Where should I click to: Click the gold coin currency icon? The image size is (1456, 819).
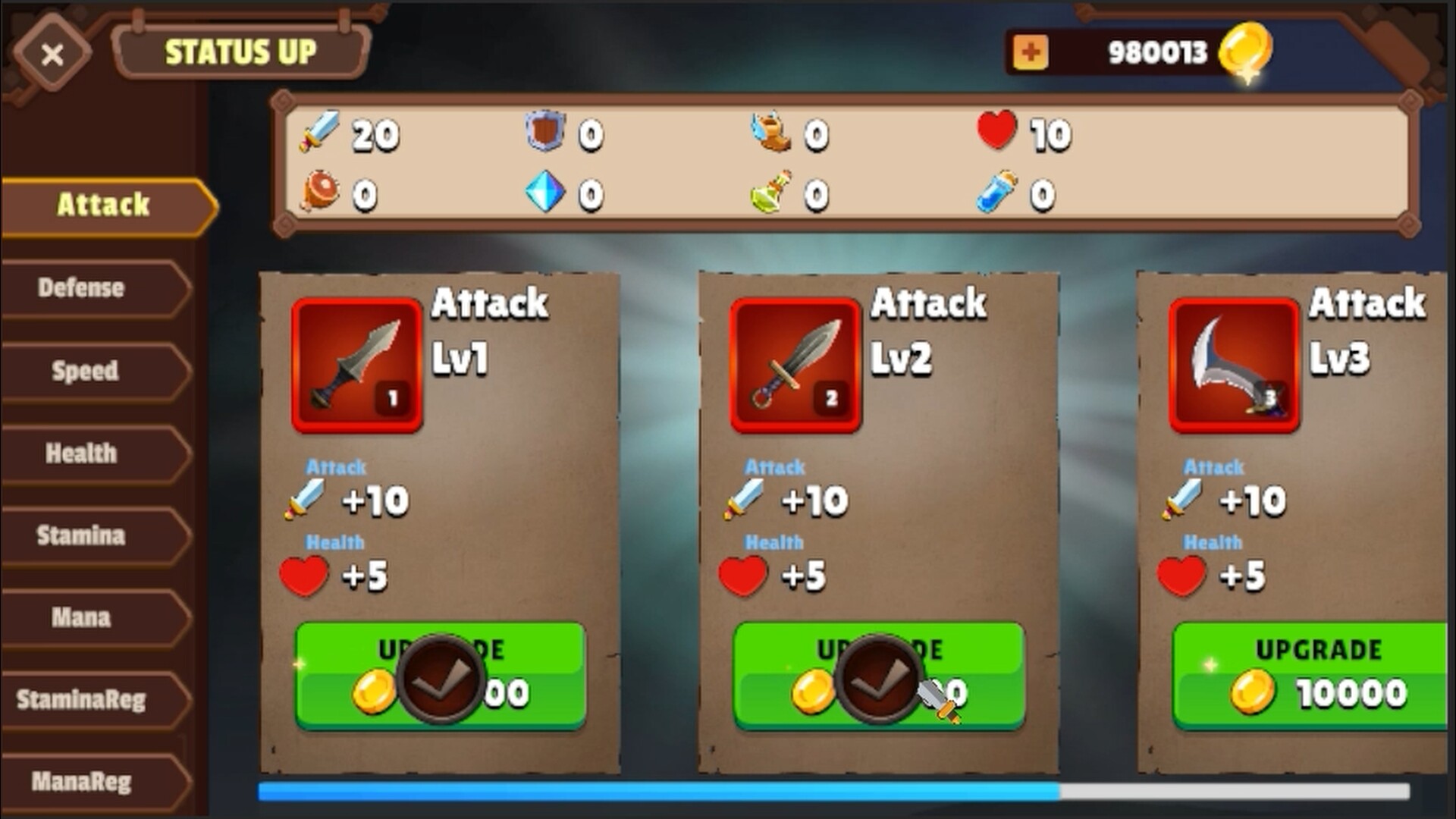[x=1247, y=51]
